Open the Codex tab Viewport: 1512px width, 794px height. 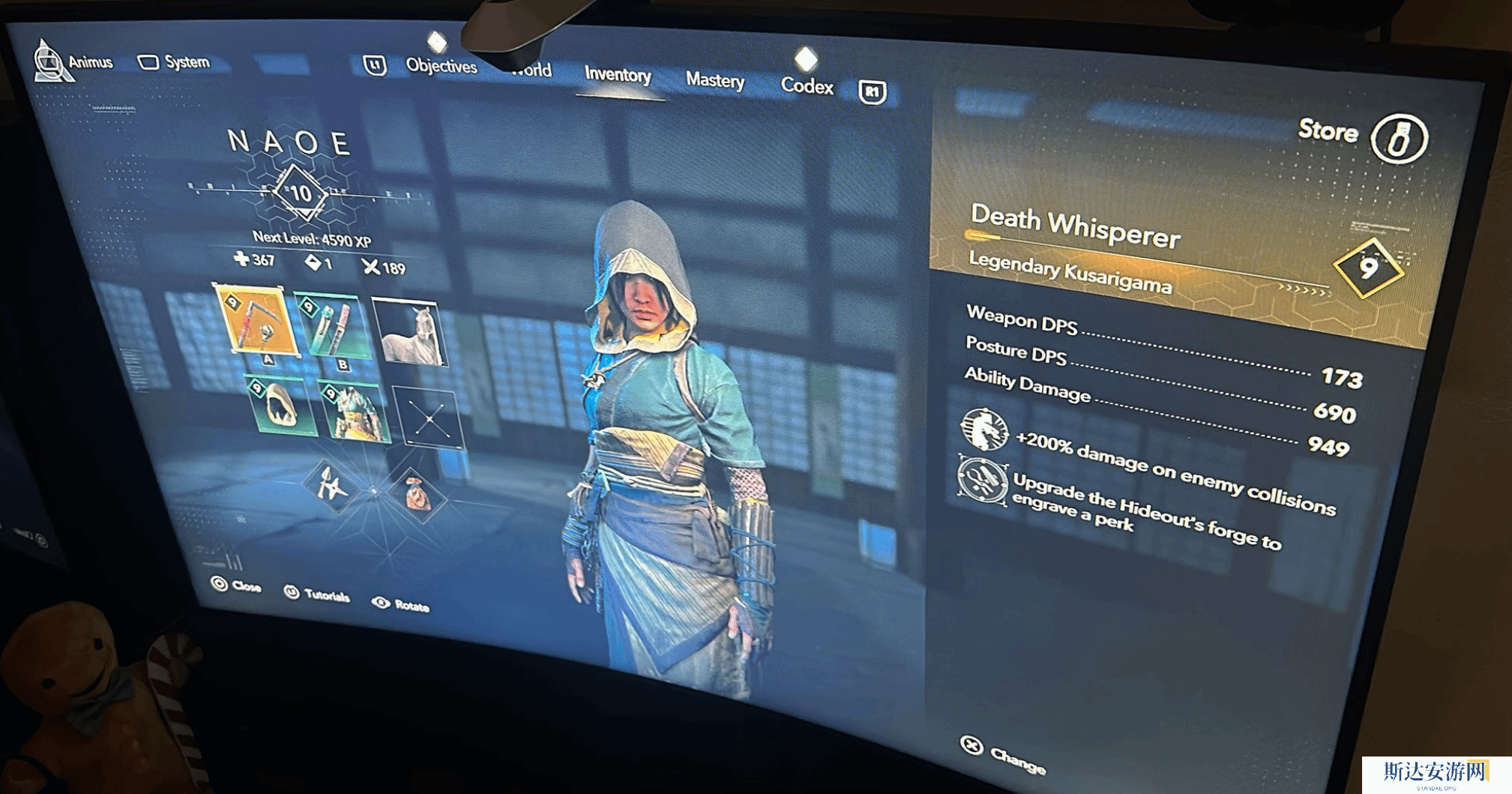807,86
